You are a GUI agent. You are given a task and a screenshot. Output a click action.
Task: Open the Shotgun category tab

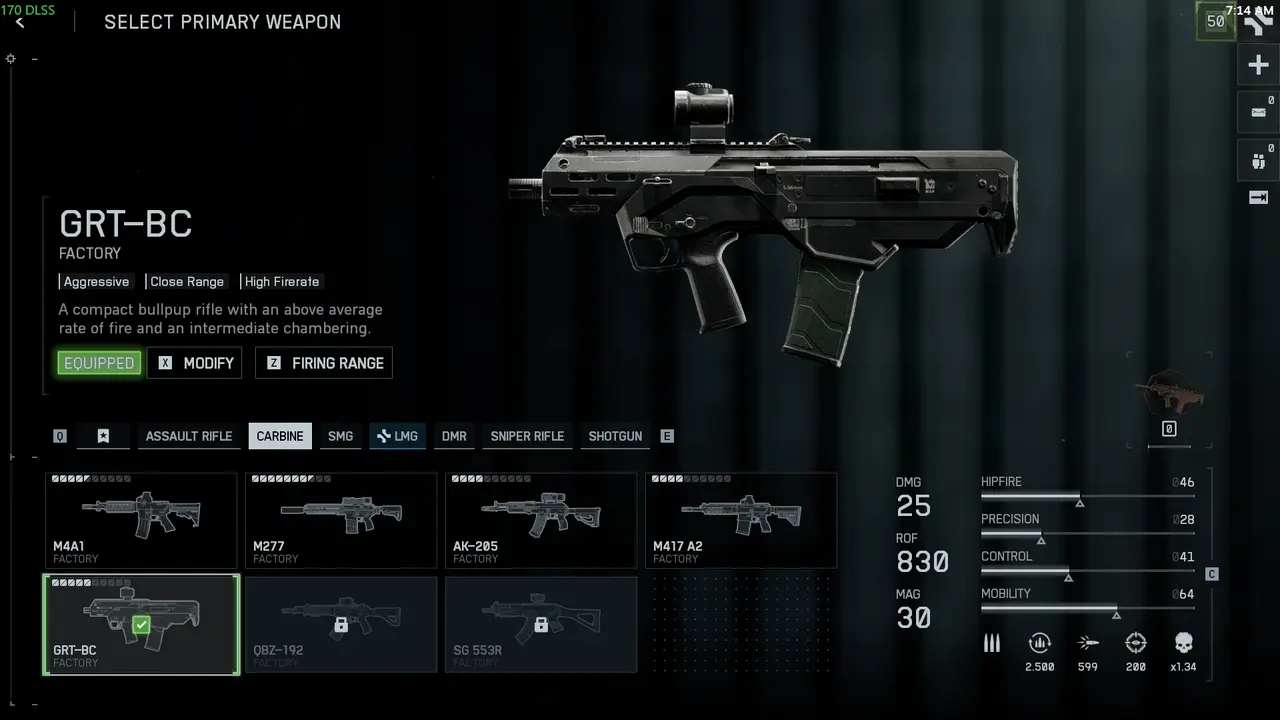point(615,436)
